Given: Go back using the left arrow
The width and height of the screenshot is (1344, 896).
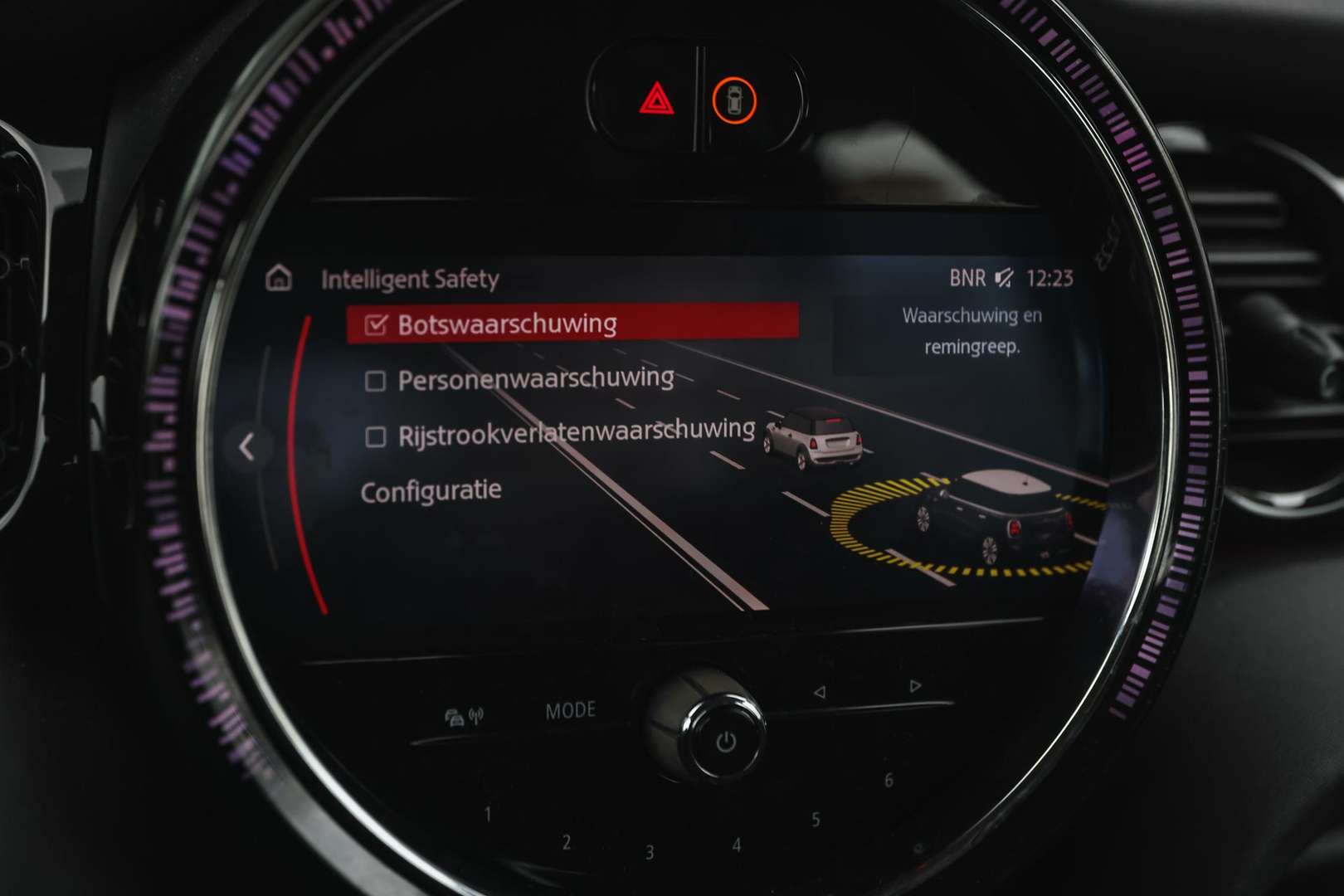Looking at the screenshot, I should click(246, 447).
